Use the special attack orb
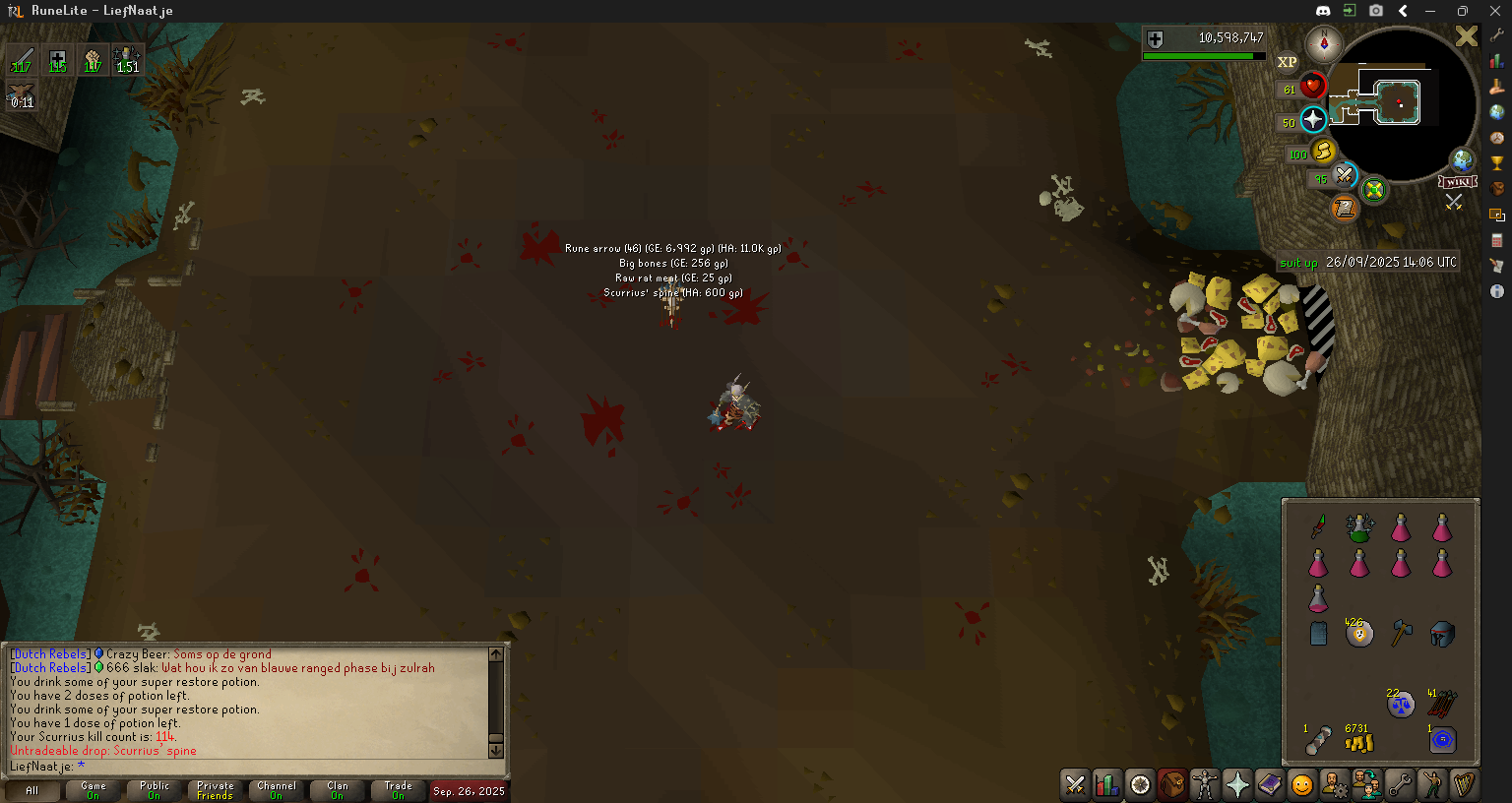 [x=1345, y=176]
